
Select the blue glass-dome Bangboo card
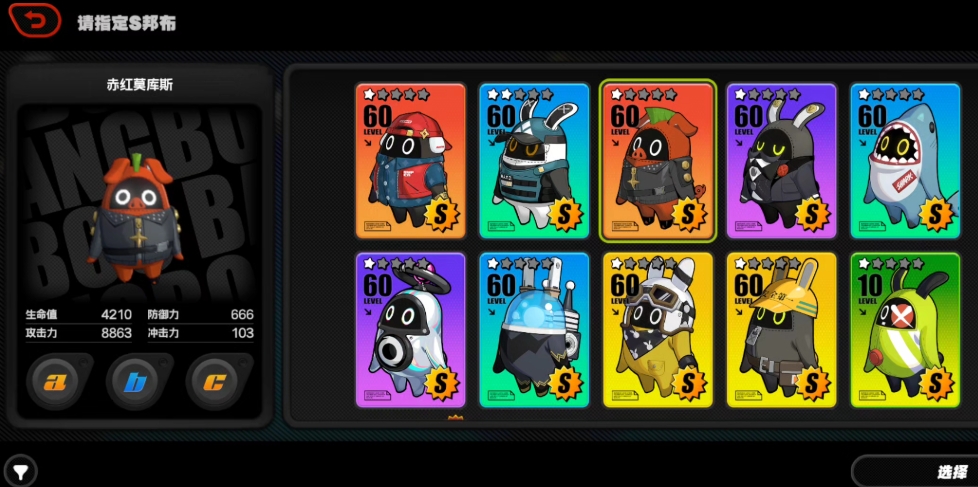[534, 330]
